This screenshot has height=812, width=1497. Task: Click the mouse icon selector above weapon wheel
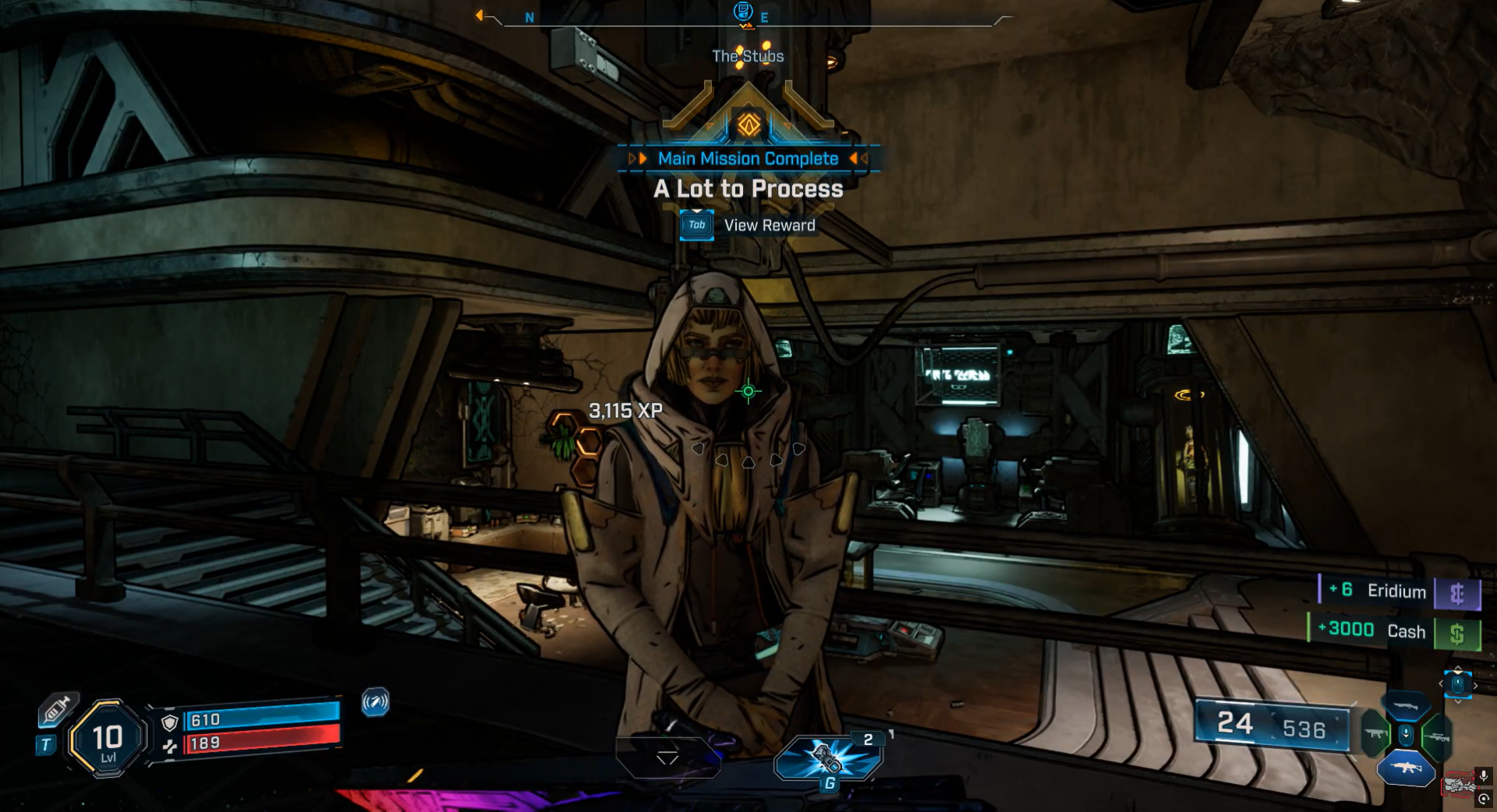point(1457,684)
